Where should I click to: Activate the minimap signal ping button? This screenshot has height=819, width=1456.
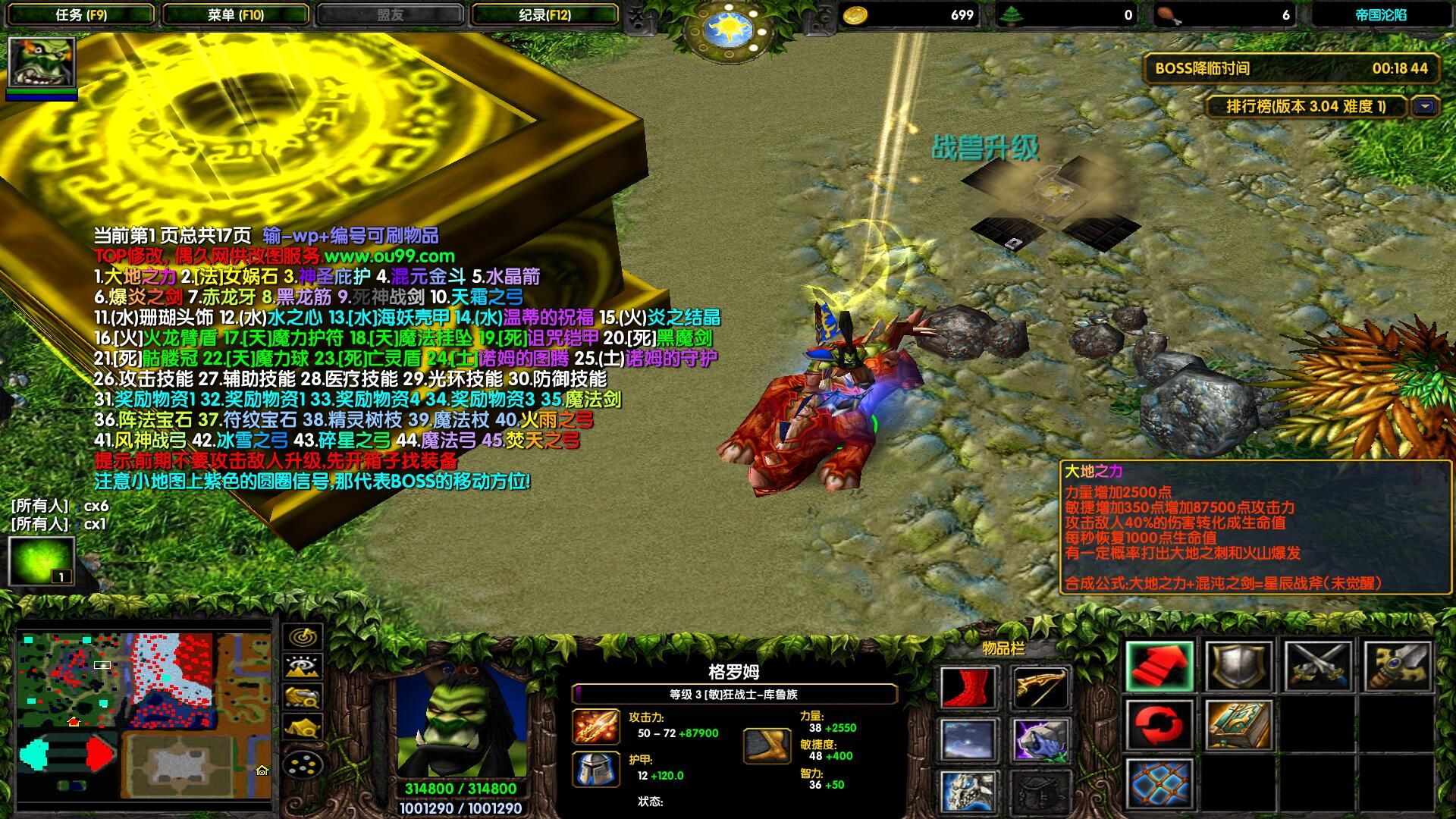click(x=303, y=635)
